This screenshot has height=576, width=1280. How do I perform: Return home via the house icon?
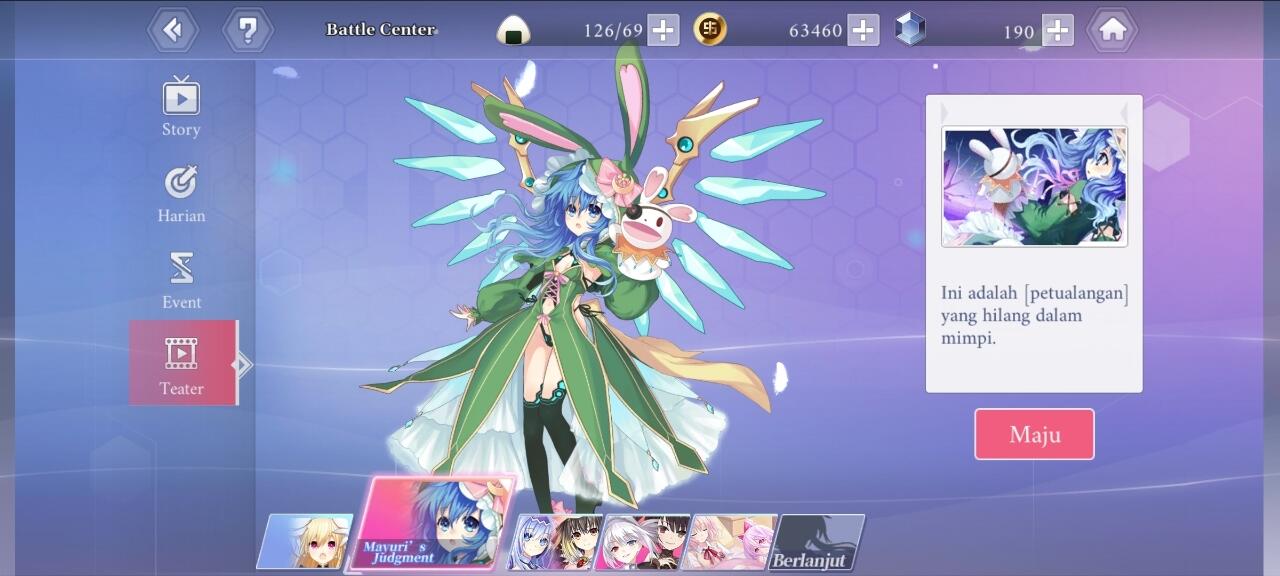1112,30
